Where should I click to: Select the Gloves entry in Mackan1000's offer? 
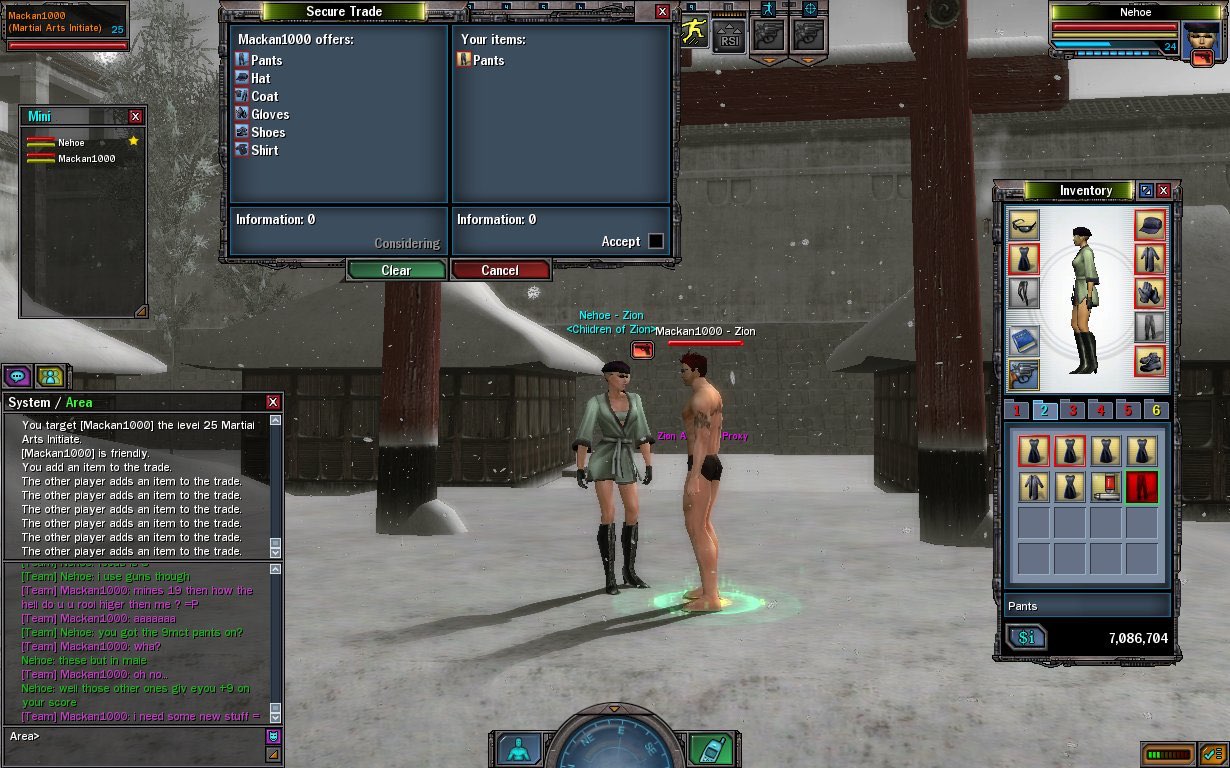click(x=269, y=114)
